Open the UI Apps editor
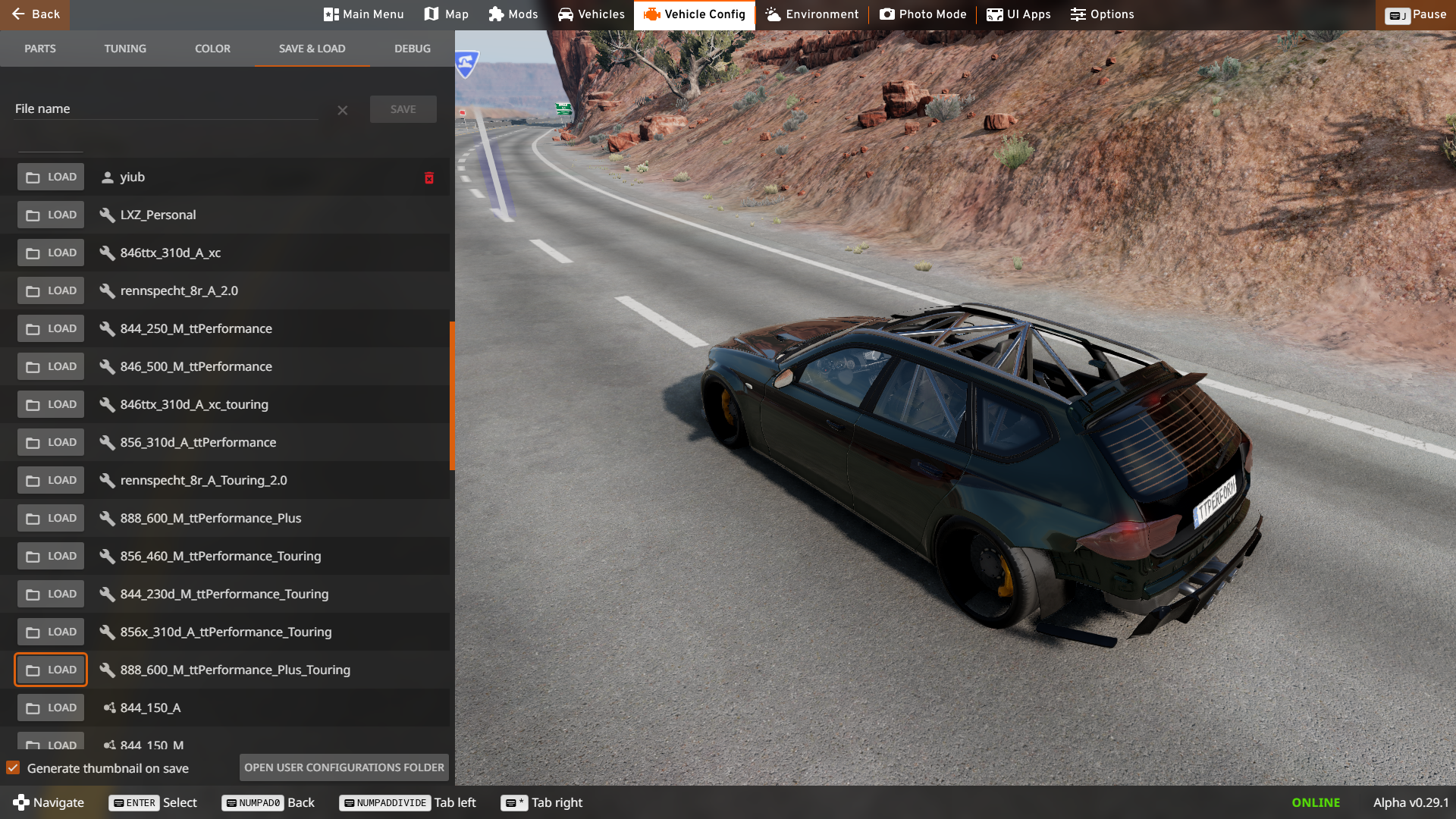This screenshot has height=819, width=1456. pyautogui.click(x=1018, y=14)
